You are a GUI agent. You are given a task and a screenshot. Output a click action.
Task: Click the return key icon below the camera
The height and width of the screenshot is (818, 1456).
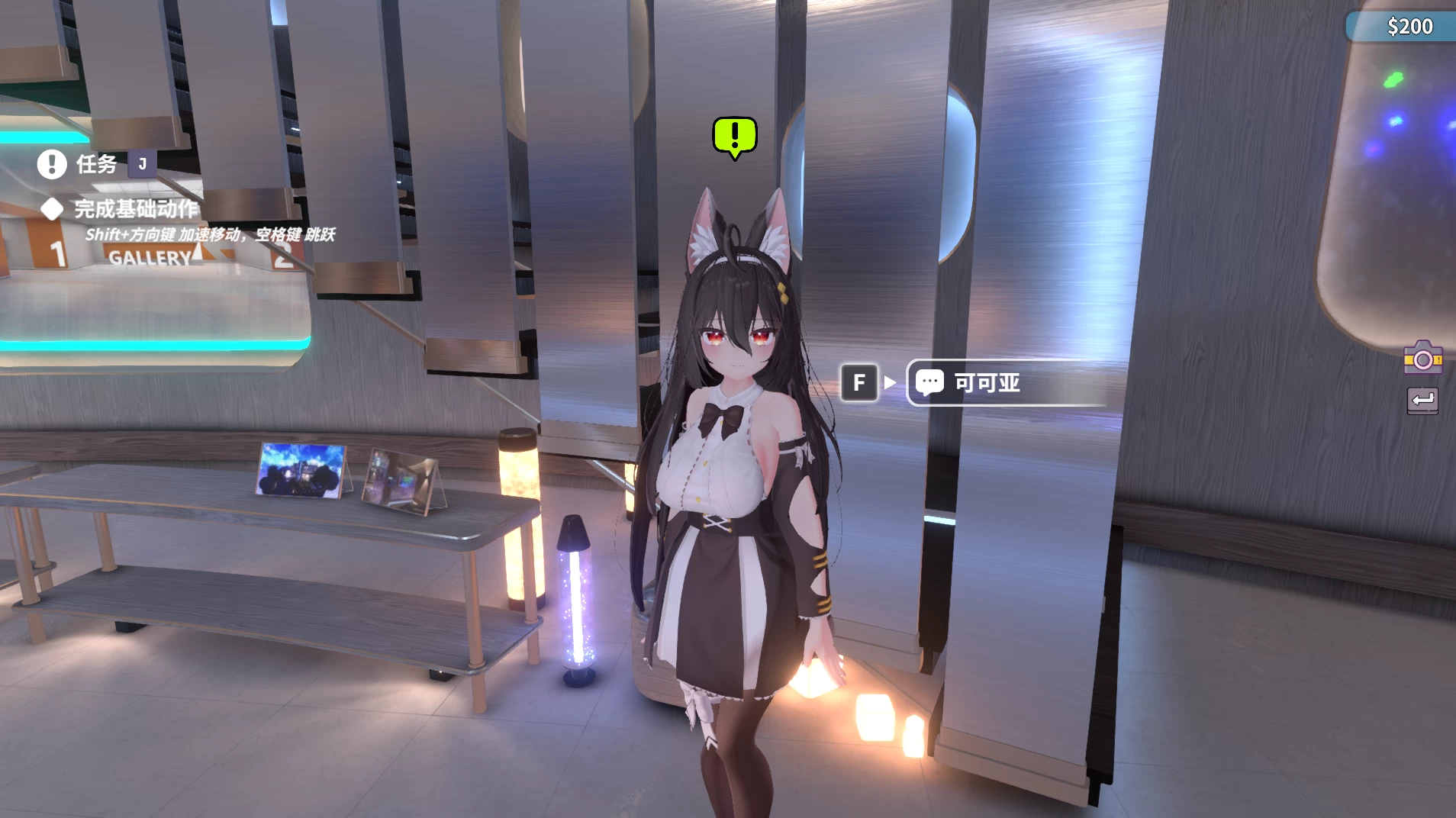point(1422,401)
